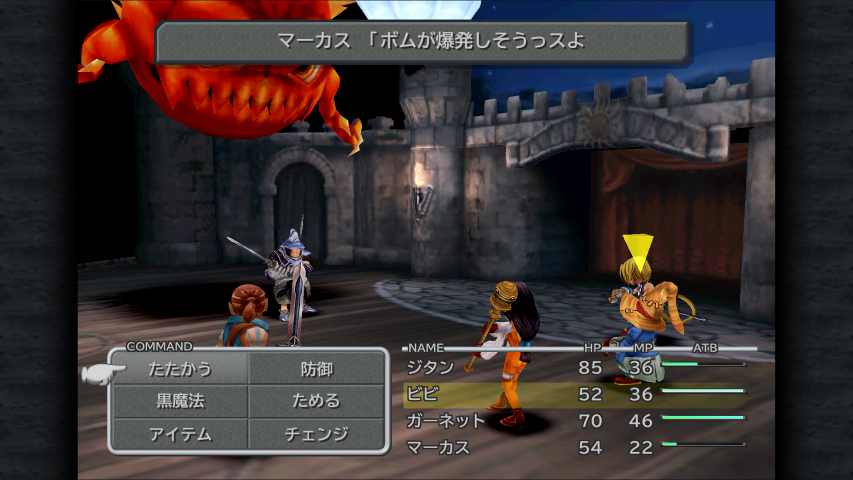The width and height of the screenshot is (853, 480).
Task: Pick マーカス from the party list
Action: tap(438, 447)
